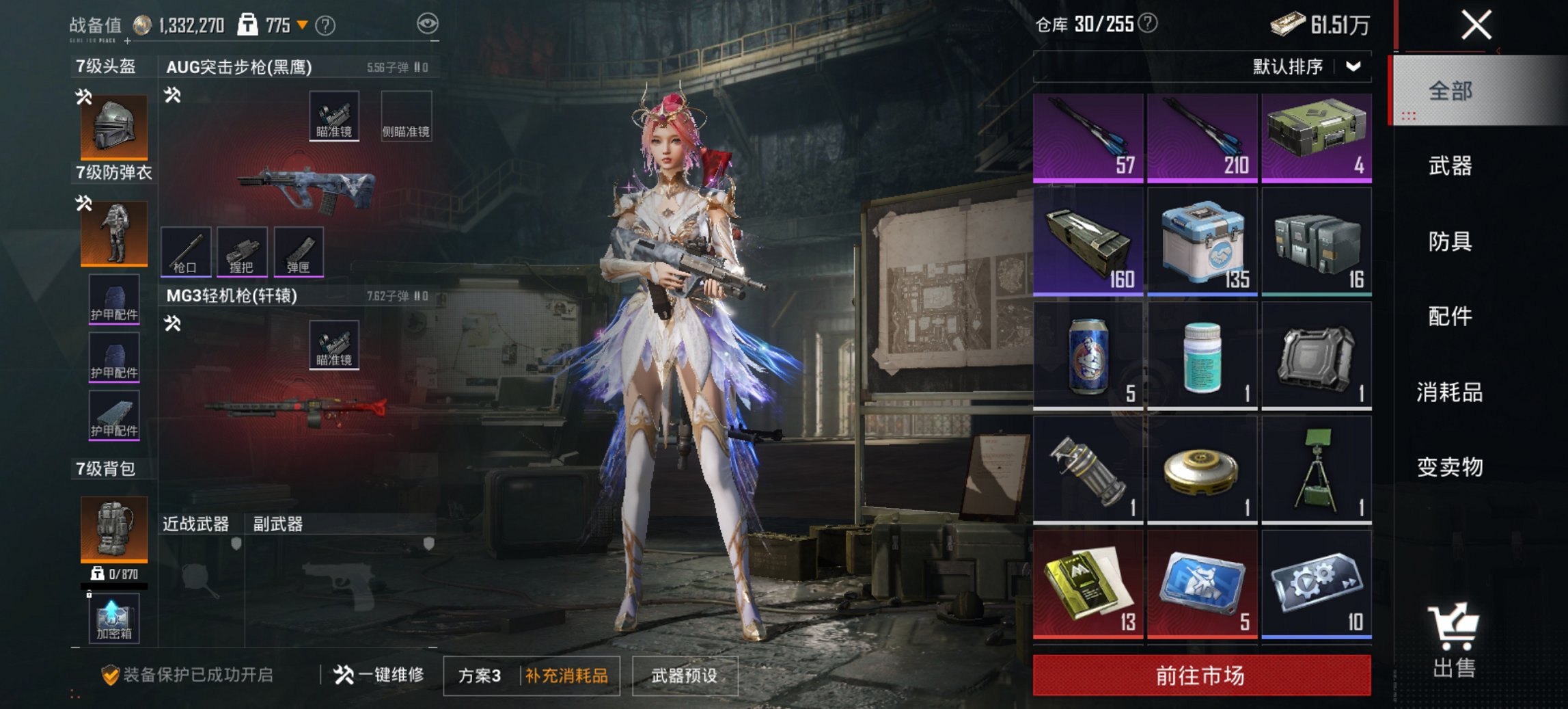Click the question mark beside 仓库 30/255

click(1149, 22)
